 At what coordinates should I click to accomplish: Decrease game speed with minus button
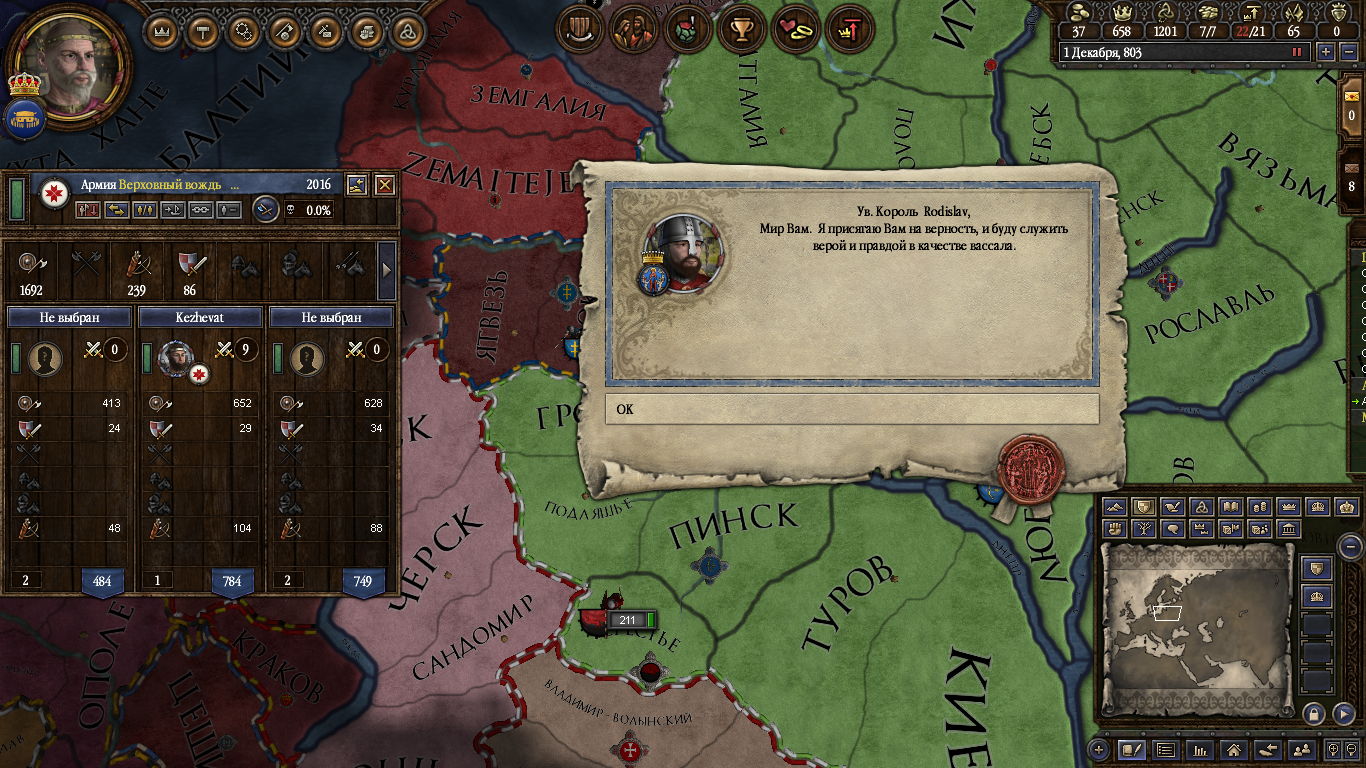[1347, 52]
